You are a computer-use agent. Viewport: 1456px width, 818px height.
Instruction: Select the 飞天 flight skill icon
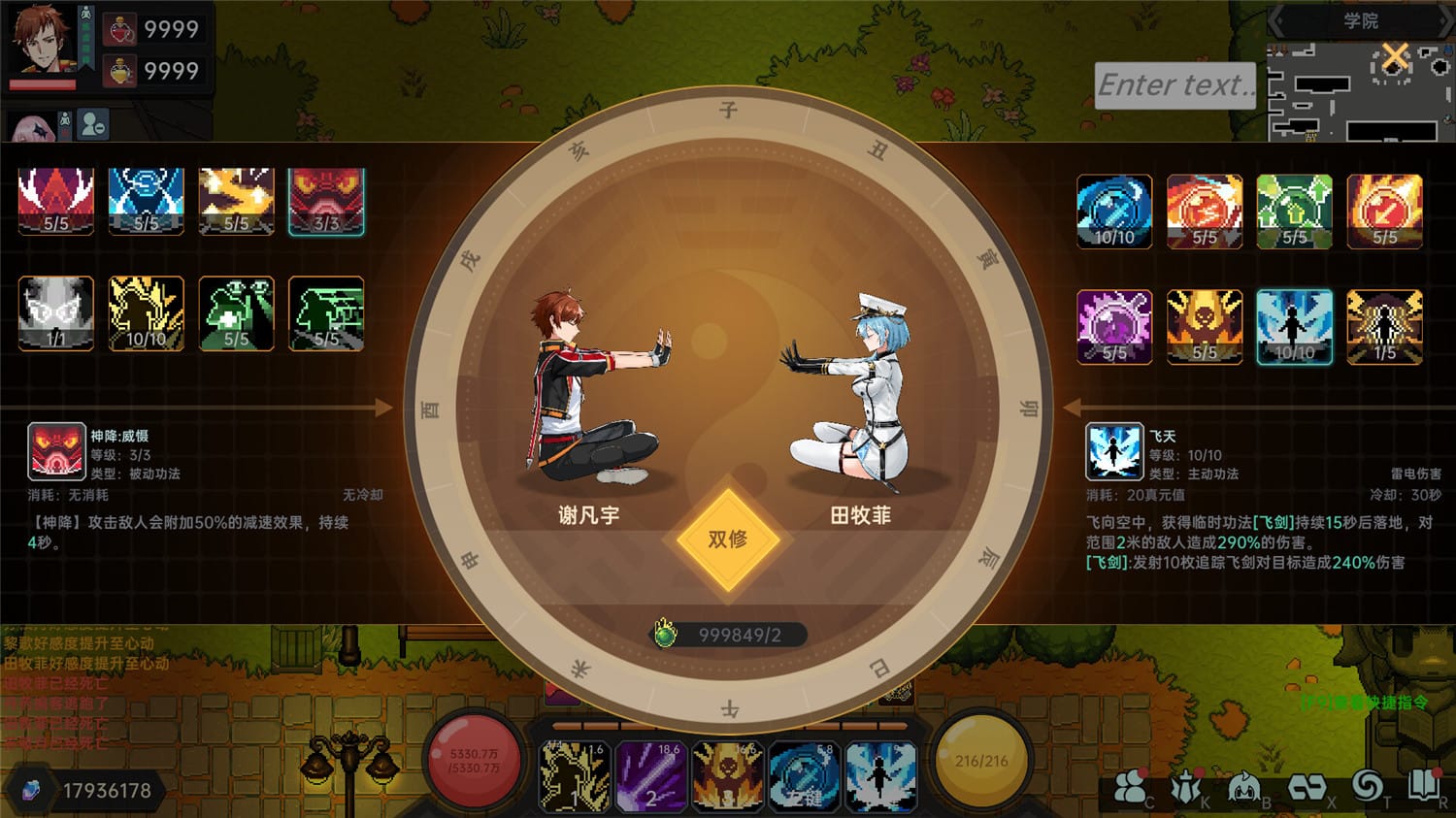click(x=1113, y=451)
